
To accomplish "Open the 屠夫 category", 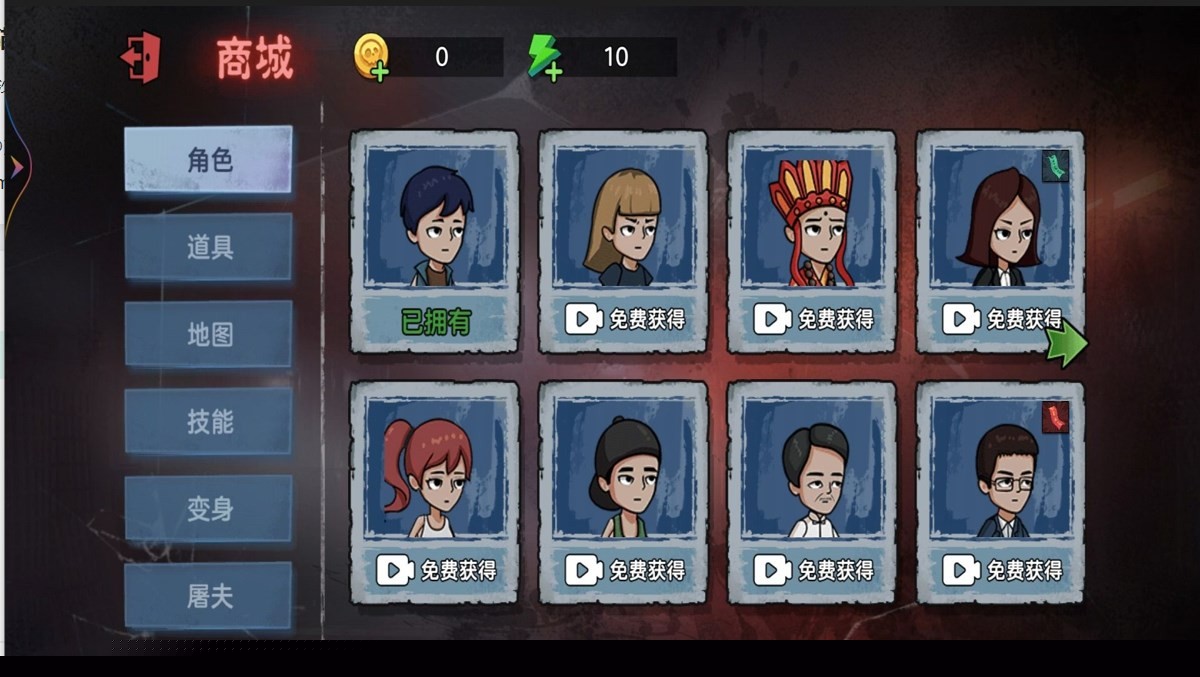I will tap(209, 595).
